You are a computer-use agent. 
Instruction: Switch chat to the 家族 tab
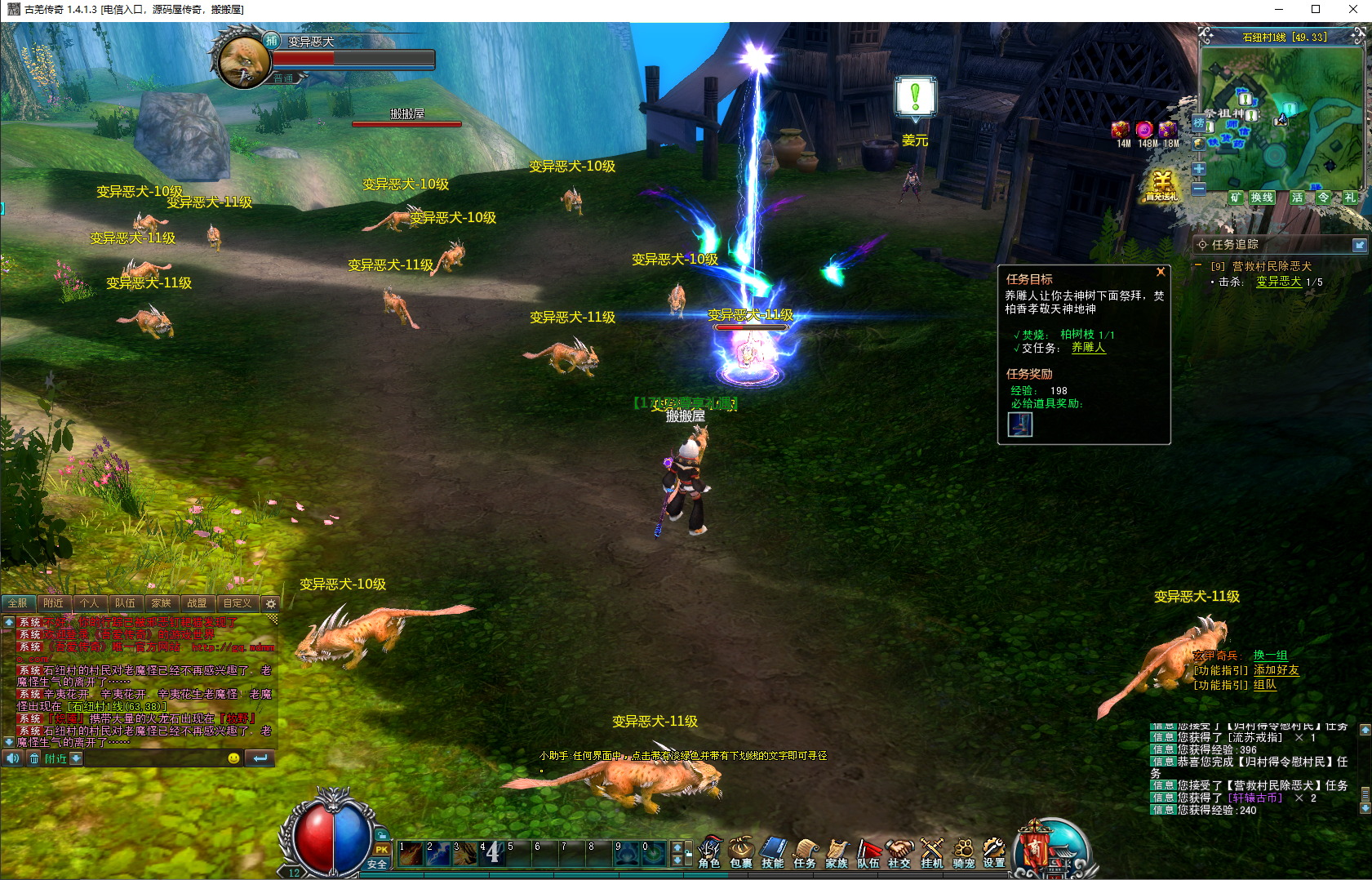162,603
